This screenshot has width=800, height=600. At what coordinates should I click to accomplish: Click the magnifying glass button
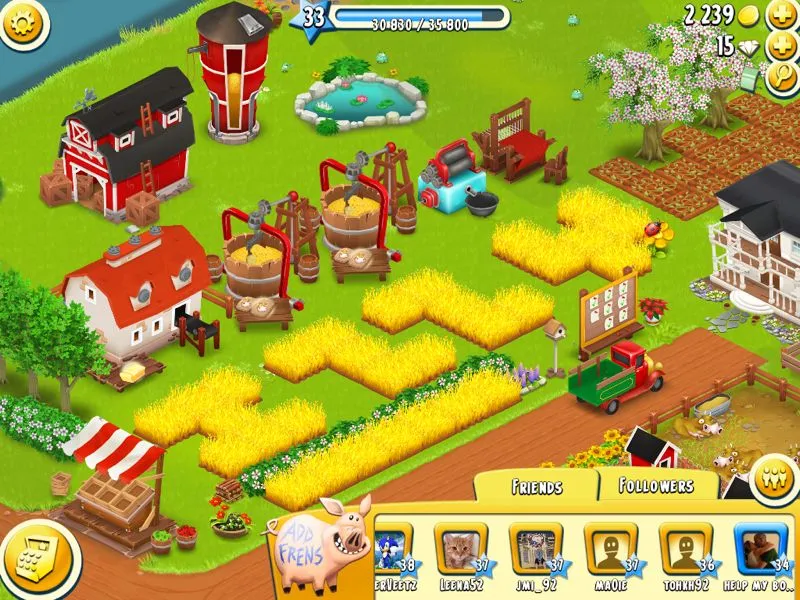coord(781,78)
